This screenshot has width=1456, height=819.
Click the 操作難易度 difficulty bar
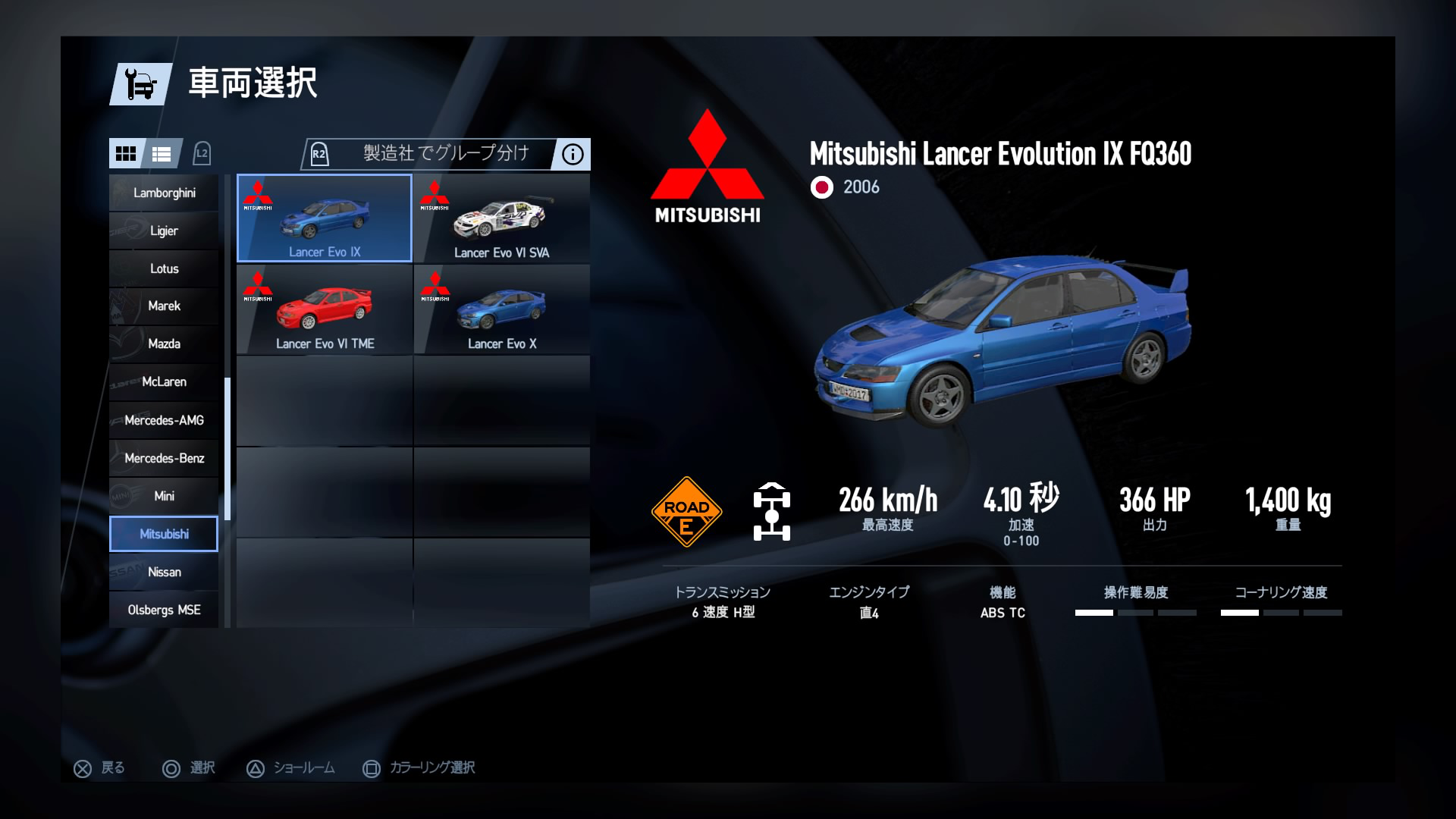[1137, 603]
